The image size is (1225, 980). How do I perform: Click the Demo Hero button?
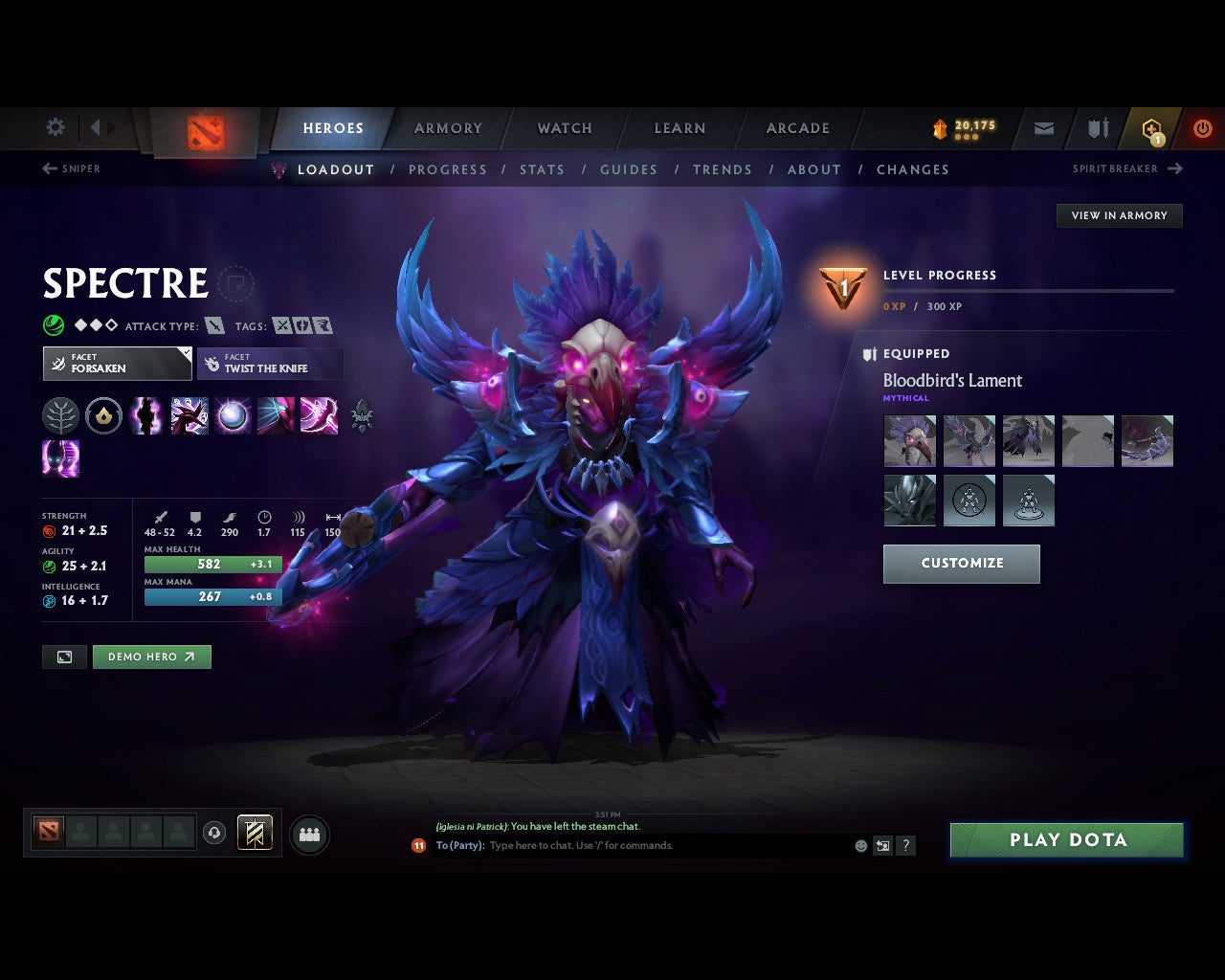151,657
